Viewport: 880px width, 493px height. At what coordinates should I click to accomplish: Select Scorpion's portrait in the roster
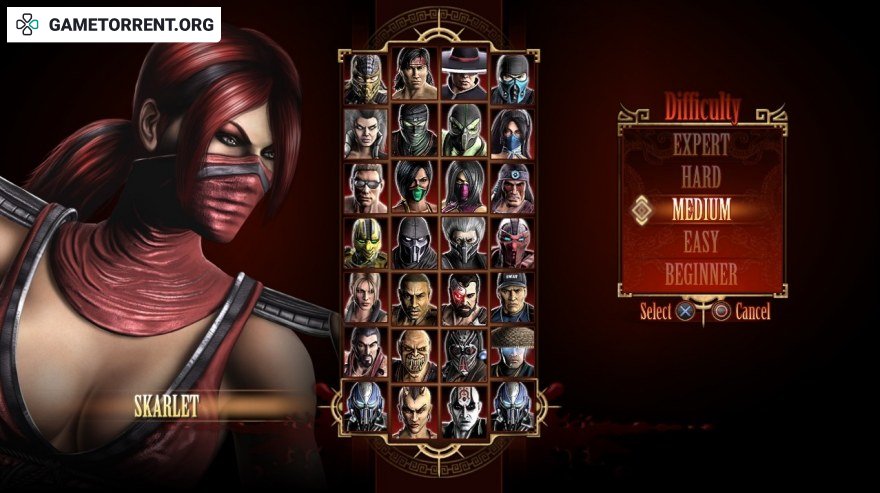pyautogui.click(x=365, y=78)
